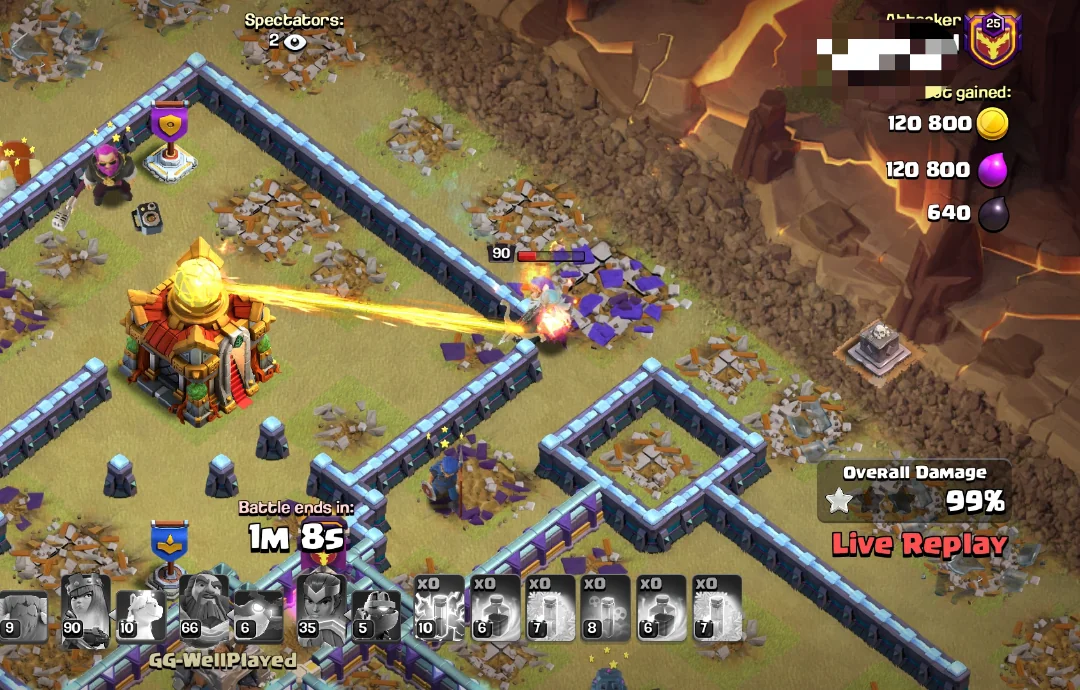Select the level 9 troop slot

22,612
